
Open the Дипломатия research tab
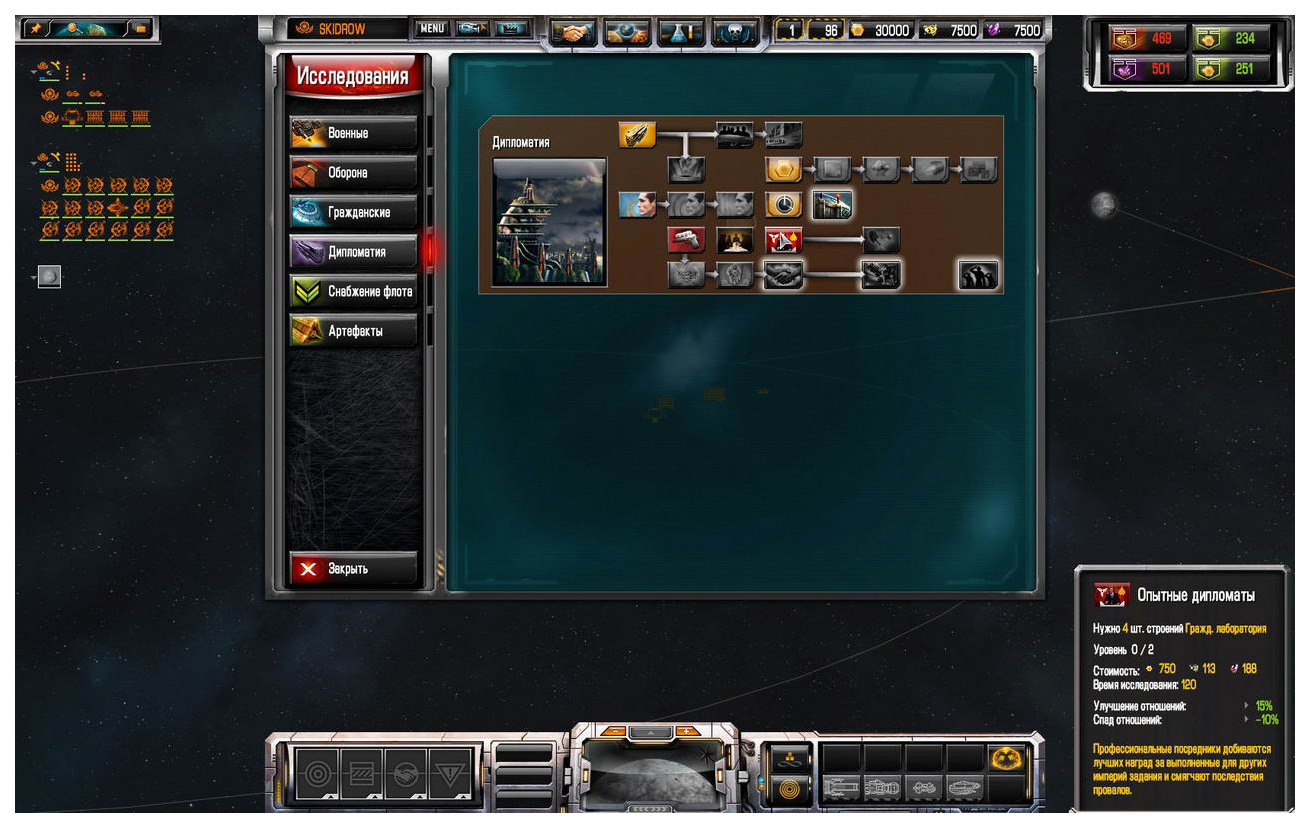353,252
